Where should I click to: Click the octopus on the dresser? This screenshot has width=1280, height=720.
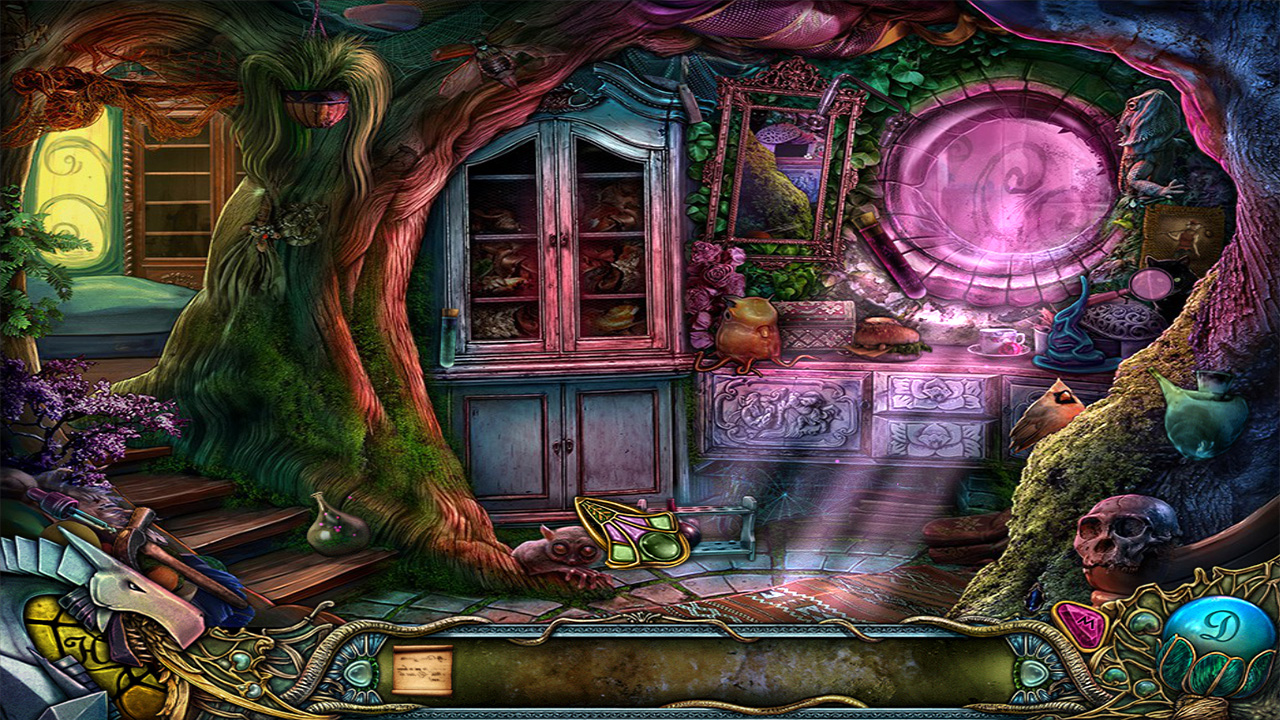[746, 330]
